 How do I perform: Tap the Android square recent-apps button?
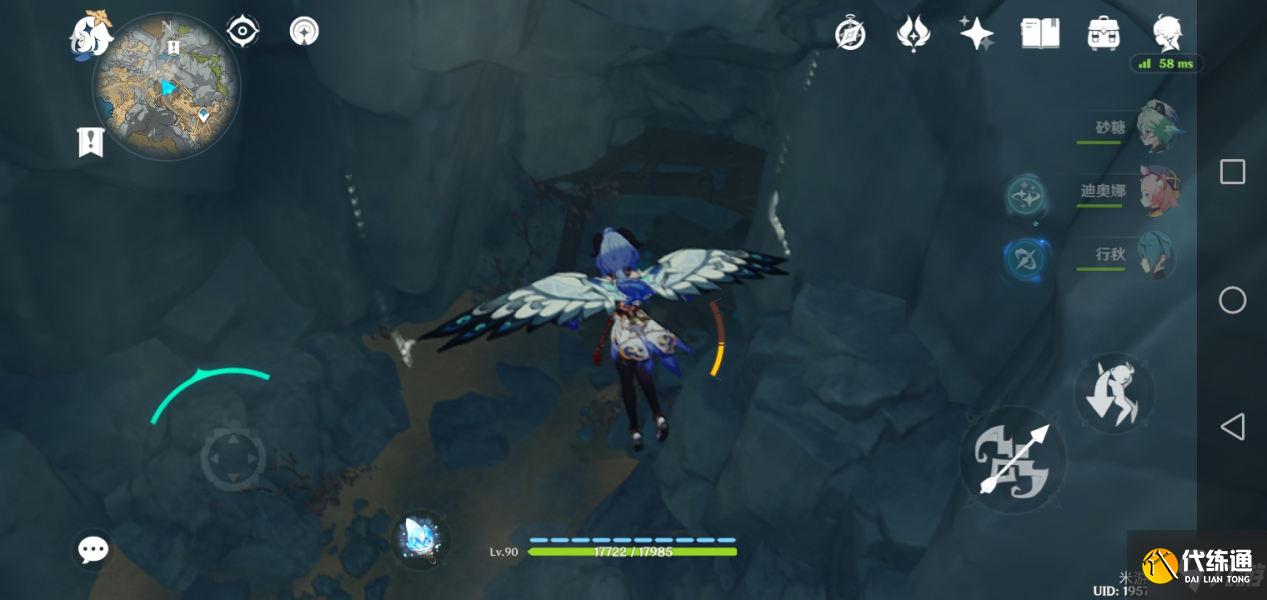1232,172
